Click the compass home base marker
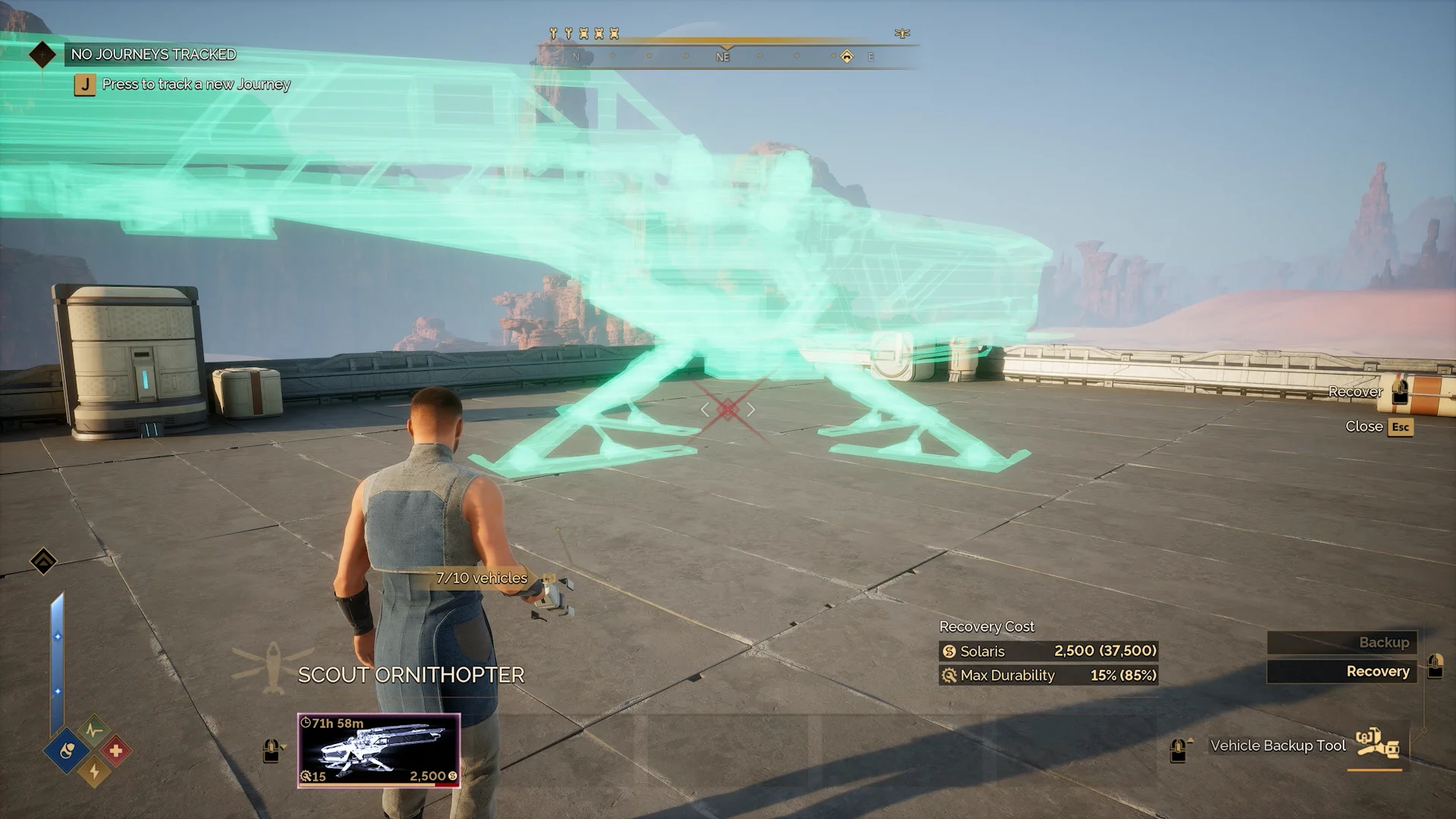This screenshot has height=819, width=1456. click(847, 56)
